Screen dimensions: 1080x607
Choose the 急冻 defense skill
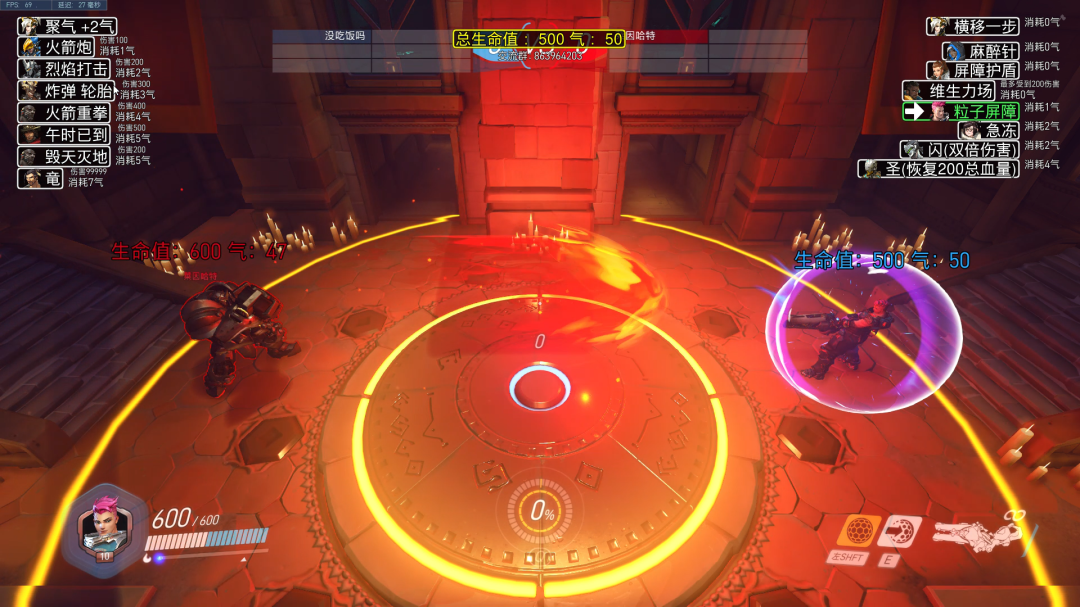coord(990,130)
